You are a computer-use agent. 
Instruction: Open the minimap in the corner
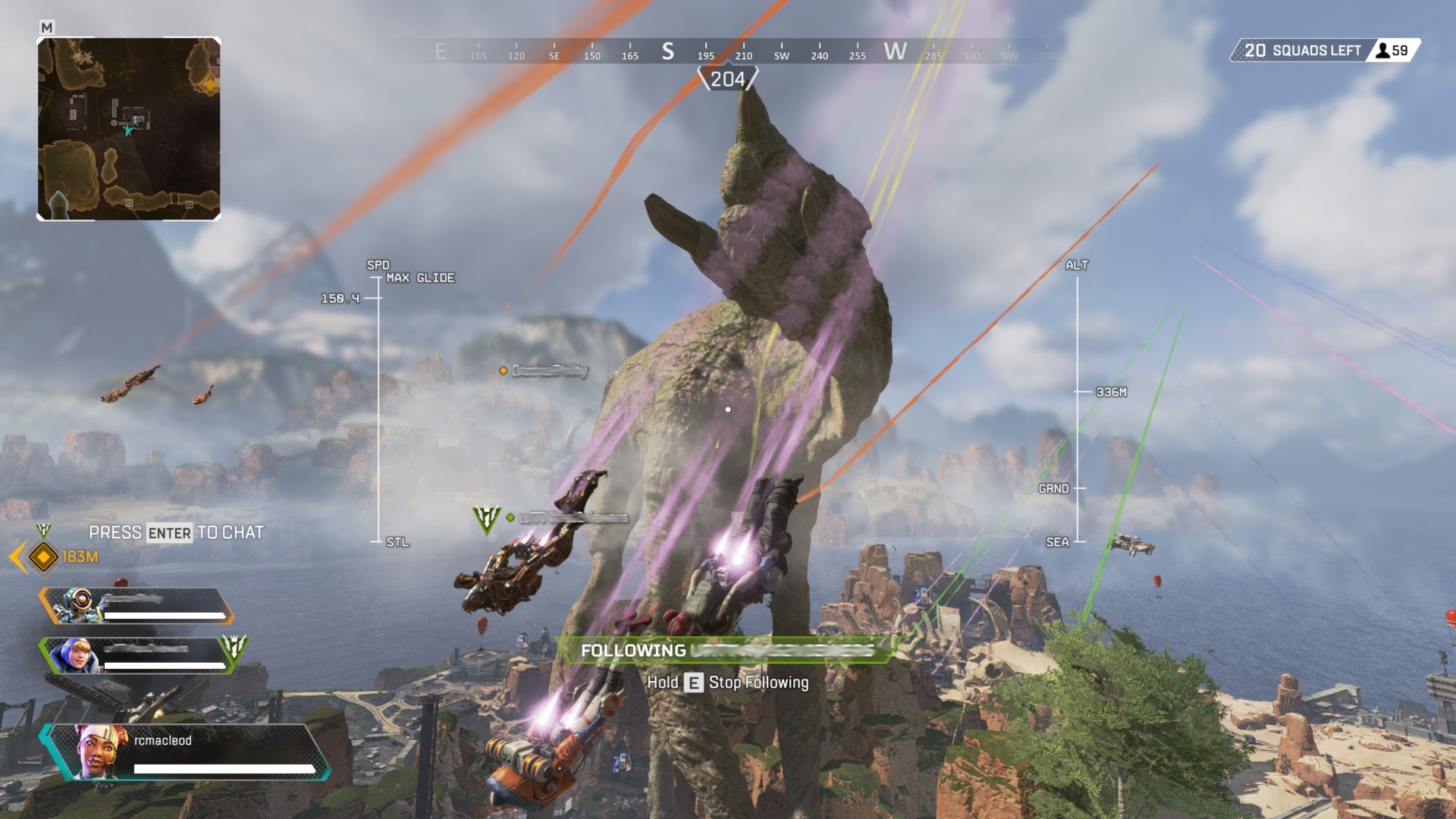[129, 129]
